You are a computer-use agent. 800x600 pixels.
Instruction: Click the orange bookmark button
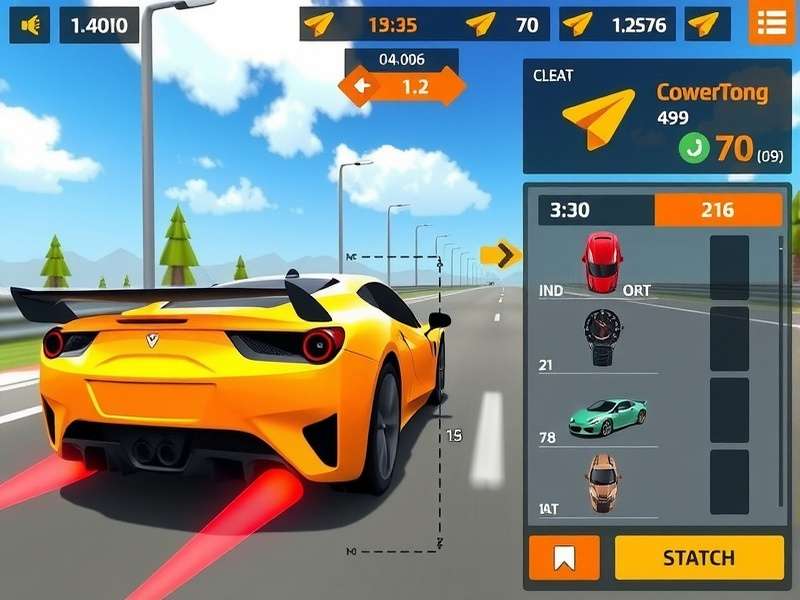tap(564, 557)
